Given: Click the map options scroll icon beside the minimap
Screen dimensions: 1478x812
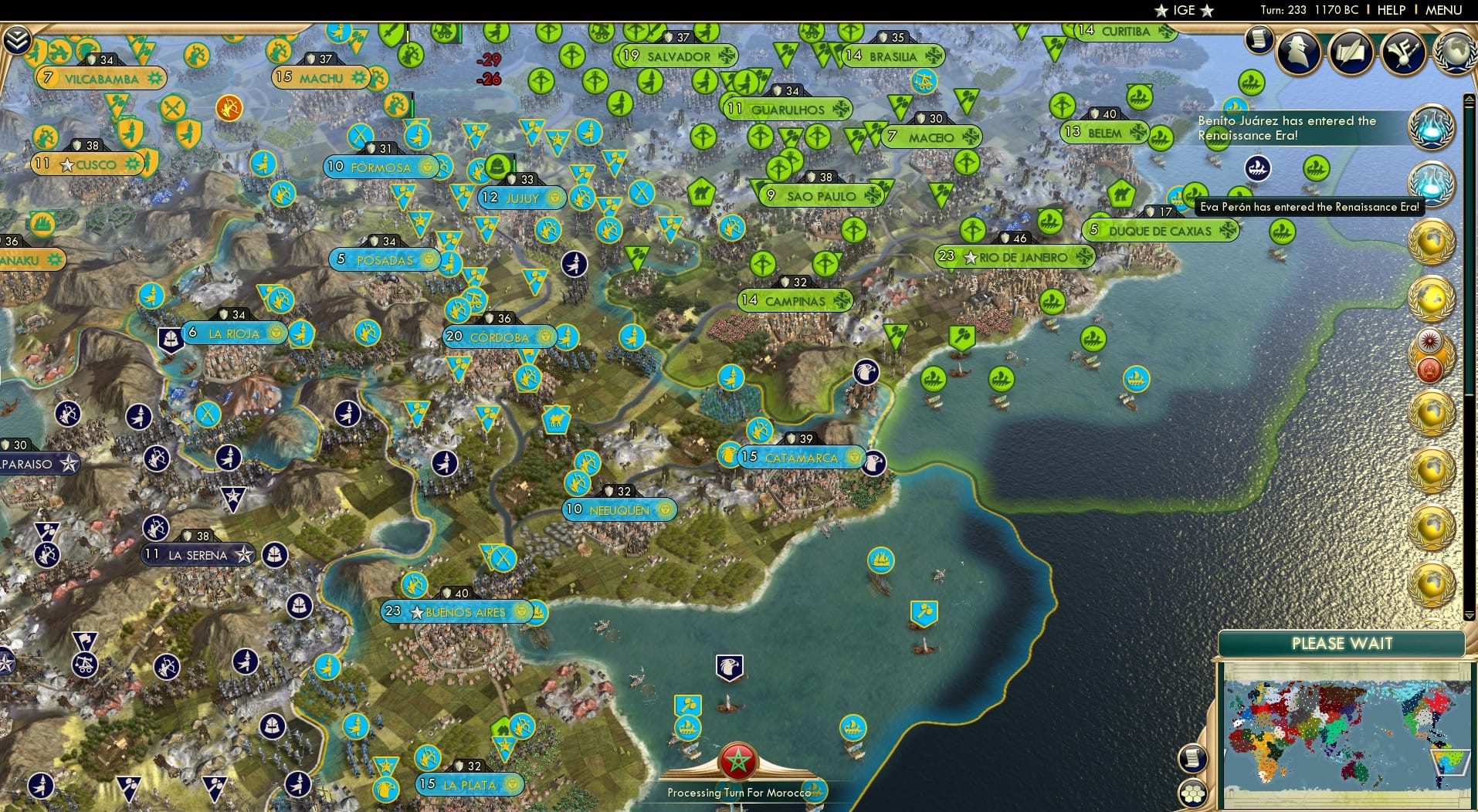Looking at the screenshot, I should click(x=1194, y=758).
